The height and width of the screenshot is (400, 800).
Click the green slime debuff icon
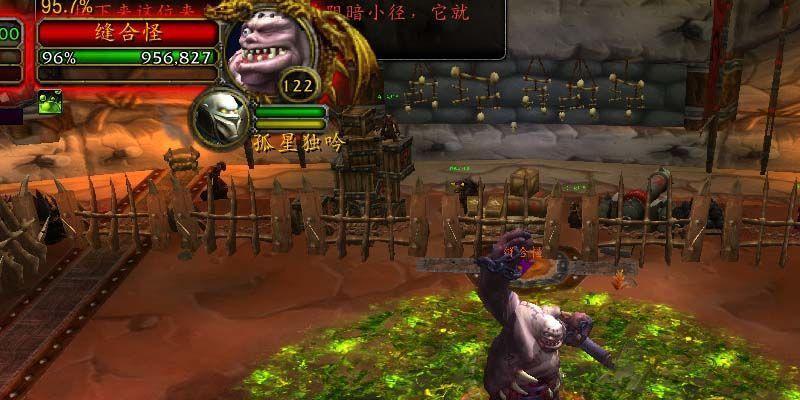tap(50, 100)
